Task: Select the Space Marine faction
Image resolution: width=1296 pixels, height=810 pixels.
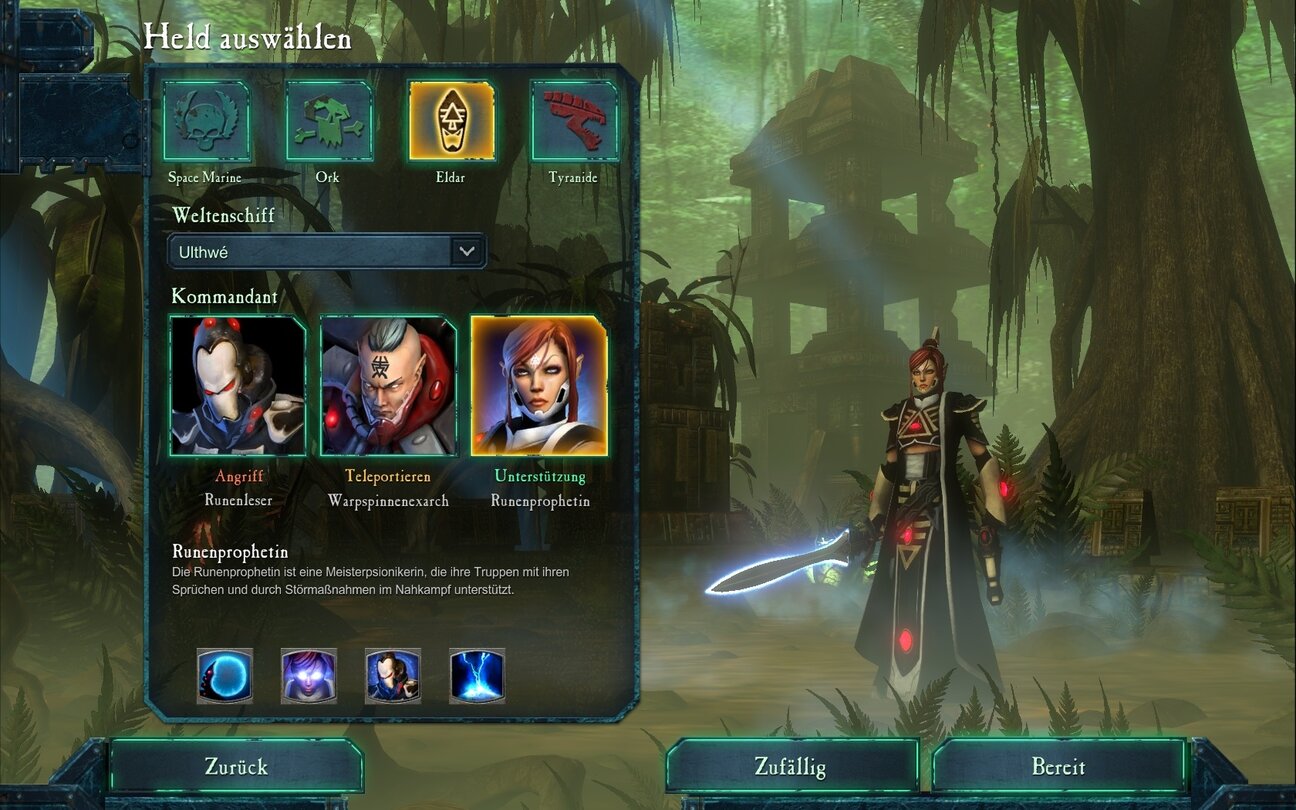Action: click(207, 121)
